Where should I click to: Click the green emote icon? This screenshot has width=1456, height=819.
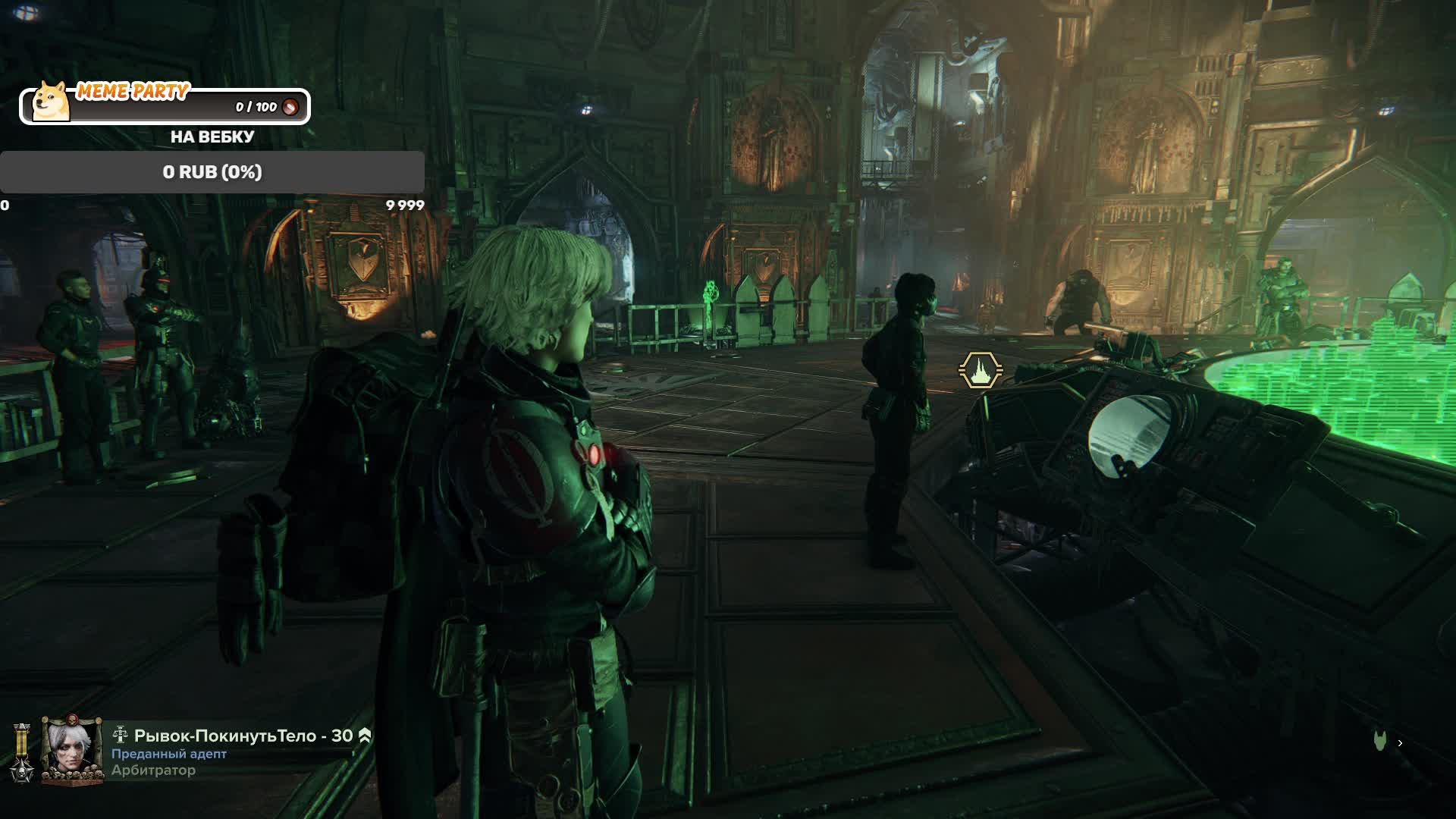1380,742
